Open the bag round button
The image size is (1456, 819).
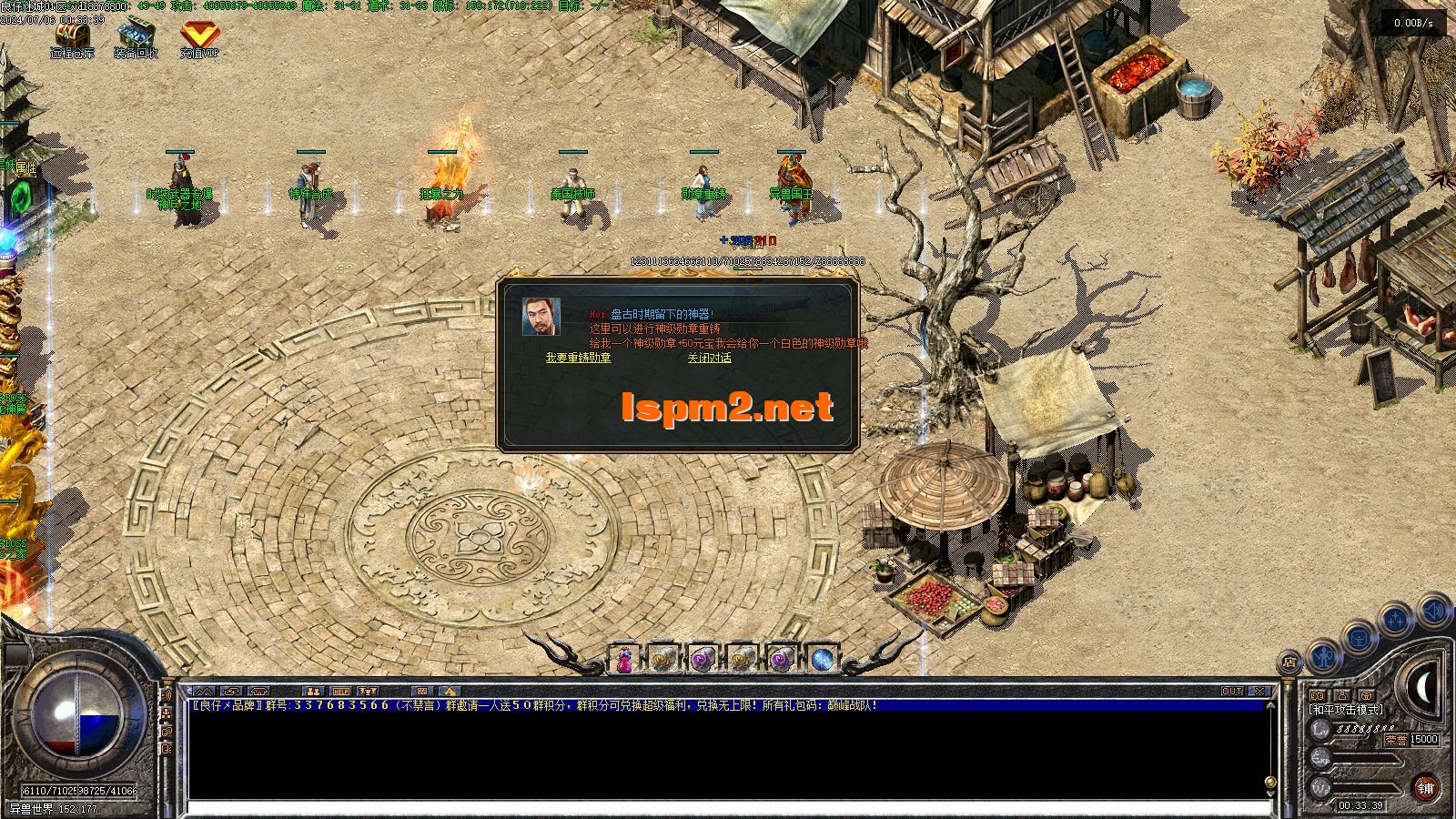point(1358,637)
